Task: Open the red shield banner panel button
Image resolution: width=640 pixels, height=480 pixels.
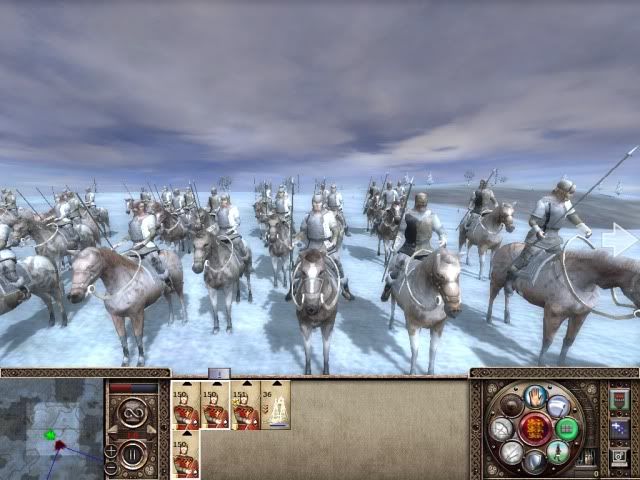Action: click(x=619, y=400)
